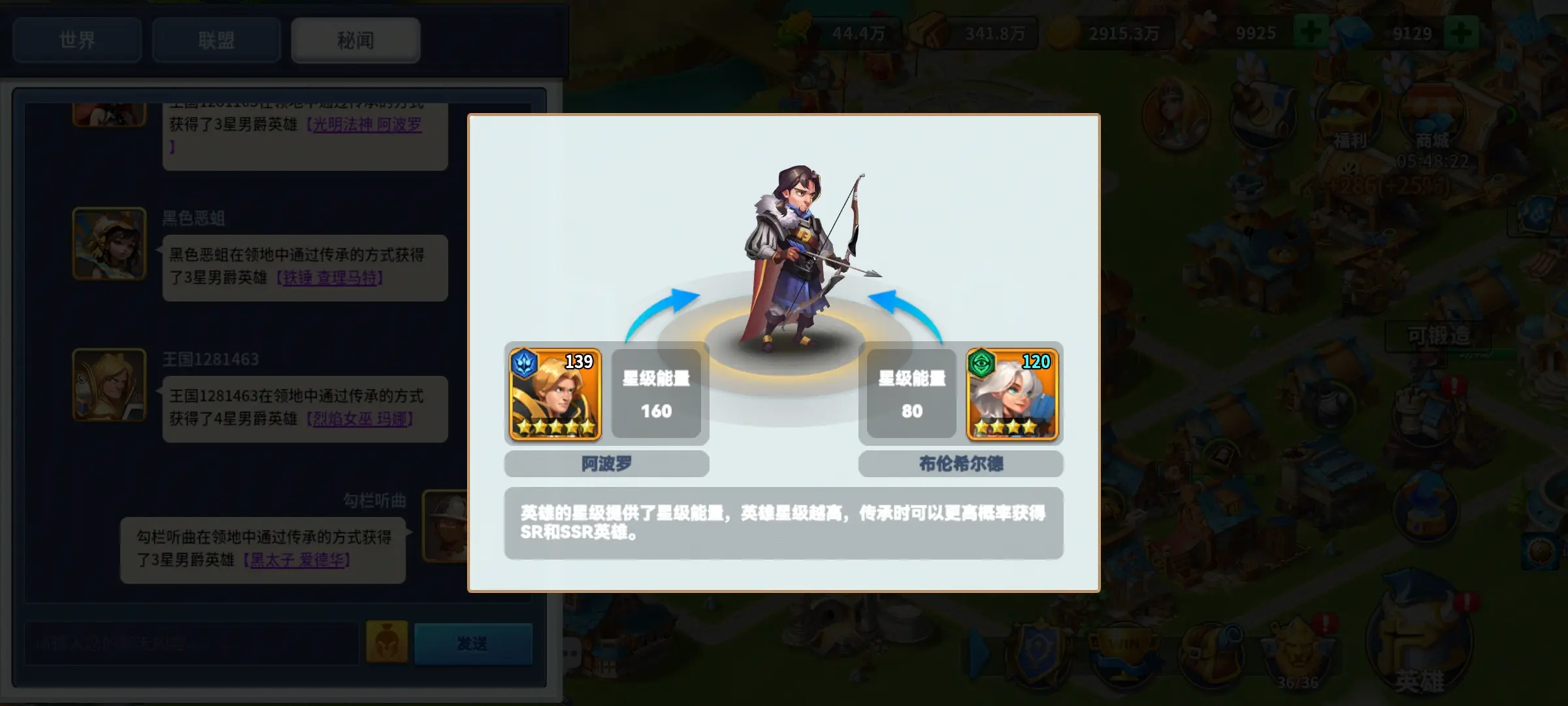This screenshot has width=1568, height=706.
Task: Switch to the 世界 (World) chat tab
Action: click(77, 40)
